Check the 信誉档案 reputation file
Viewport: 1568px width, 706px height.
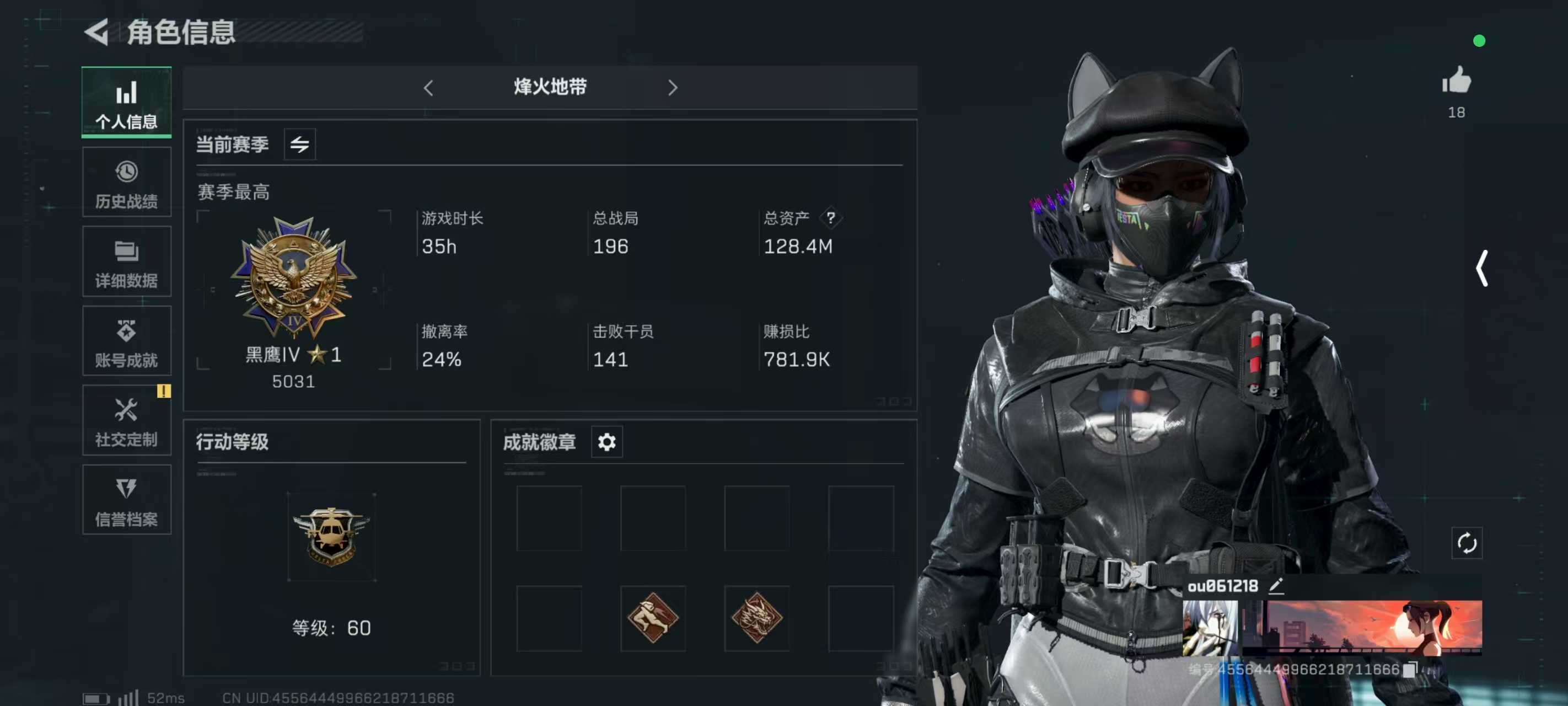126,500
